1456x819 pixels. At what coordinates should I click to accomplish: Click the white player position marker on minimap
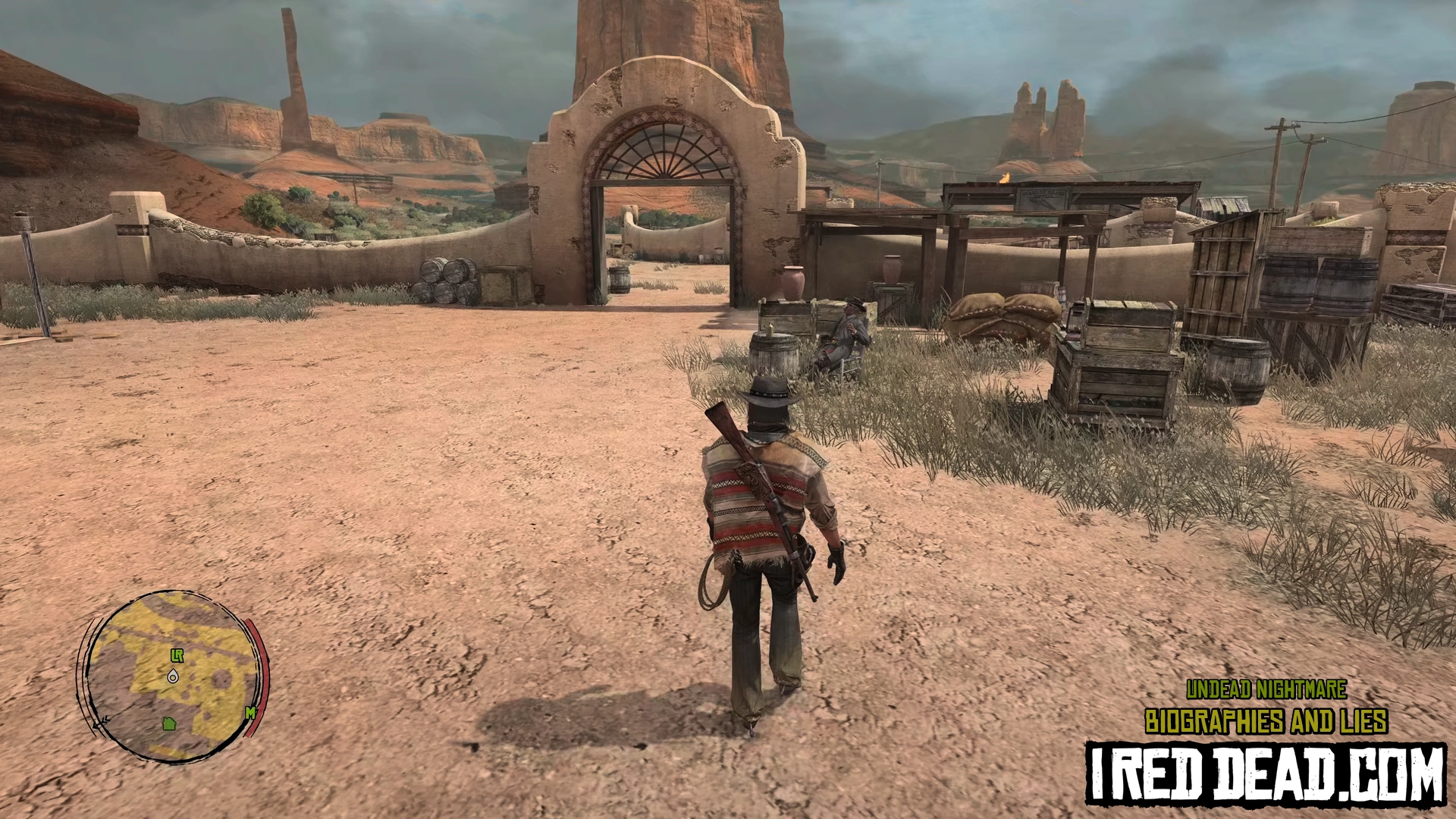[174, 676]
